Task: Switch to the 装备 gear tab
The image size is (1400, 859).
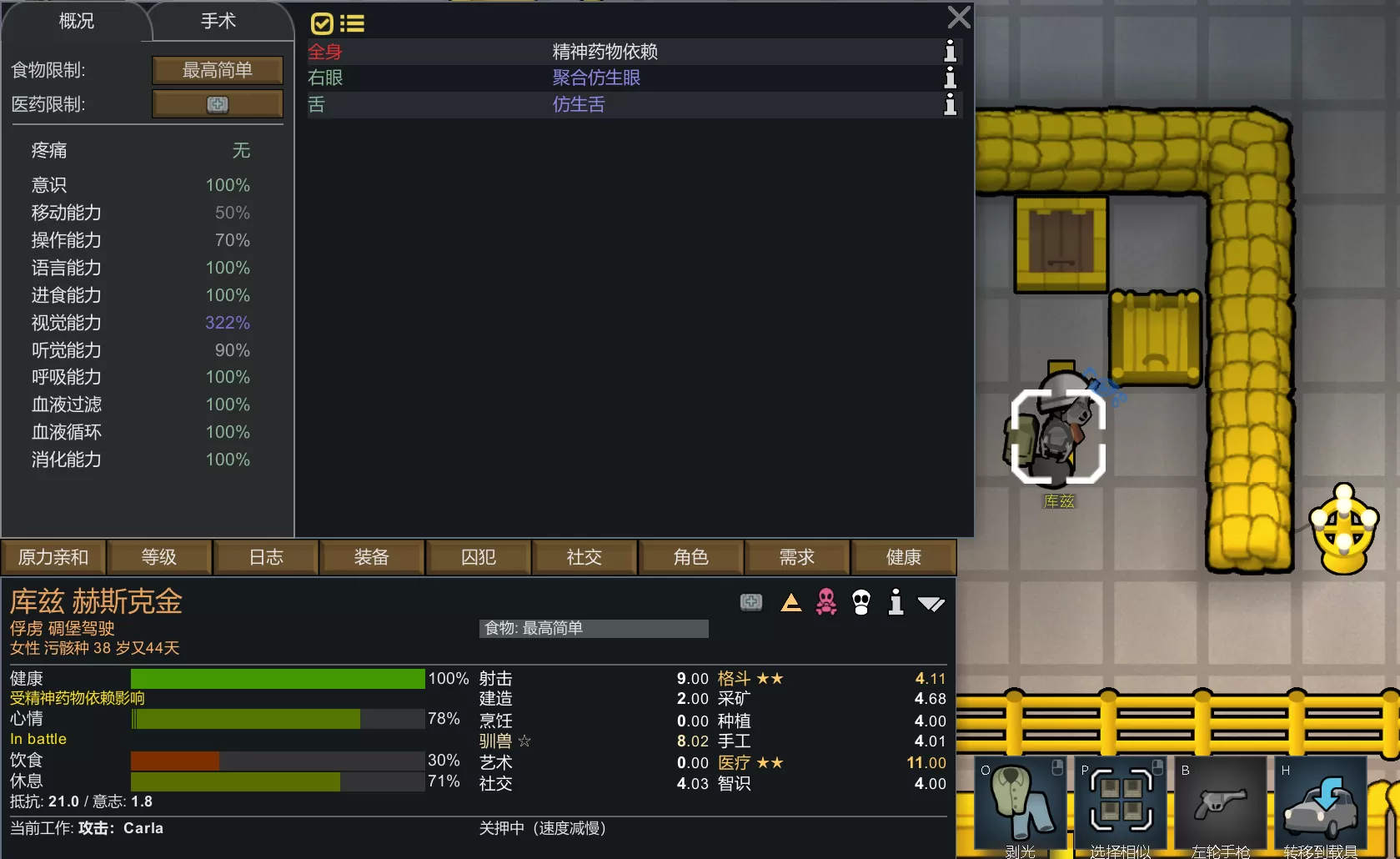Action: click(x=372, y=557)
